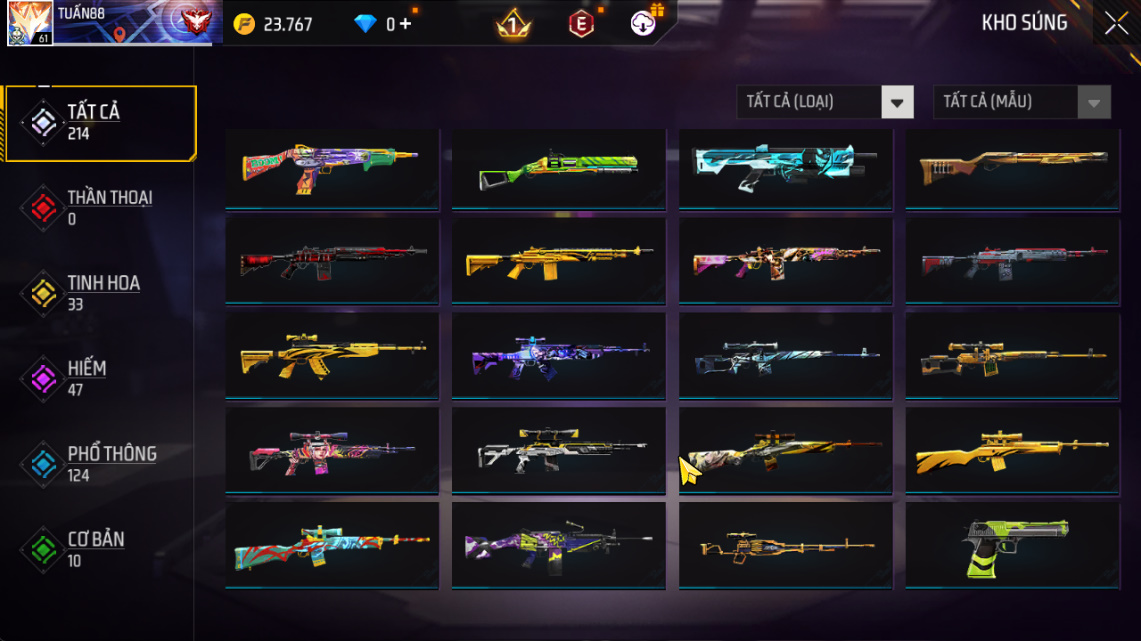The height and width of the screenshot is (641, 1141).
Task: Open the red E hexagon icon
Action: (x=581, y=24)
